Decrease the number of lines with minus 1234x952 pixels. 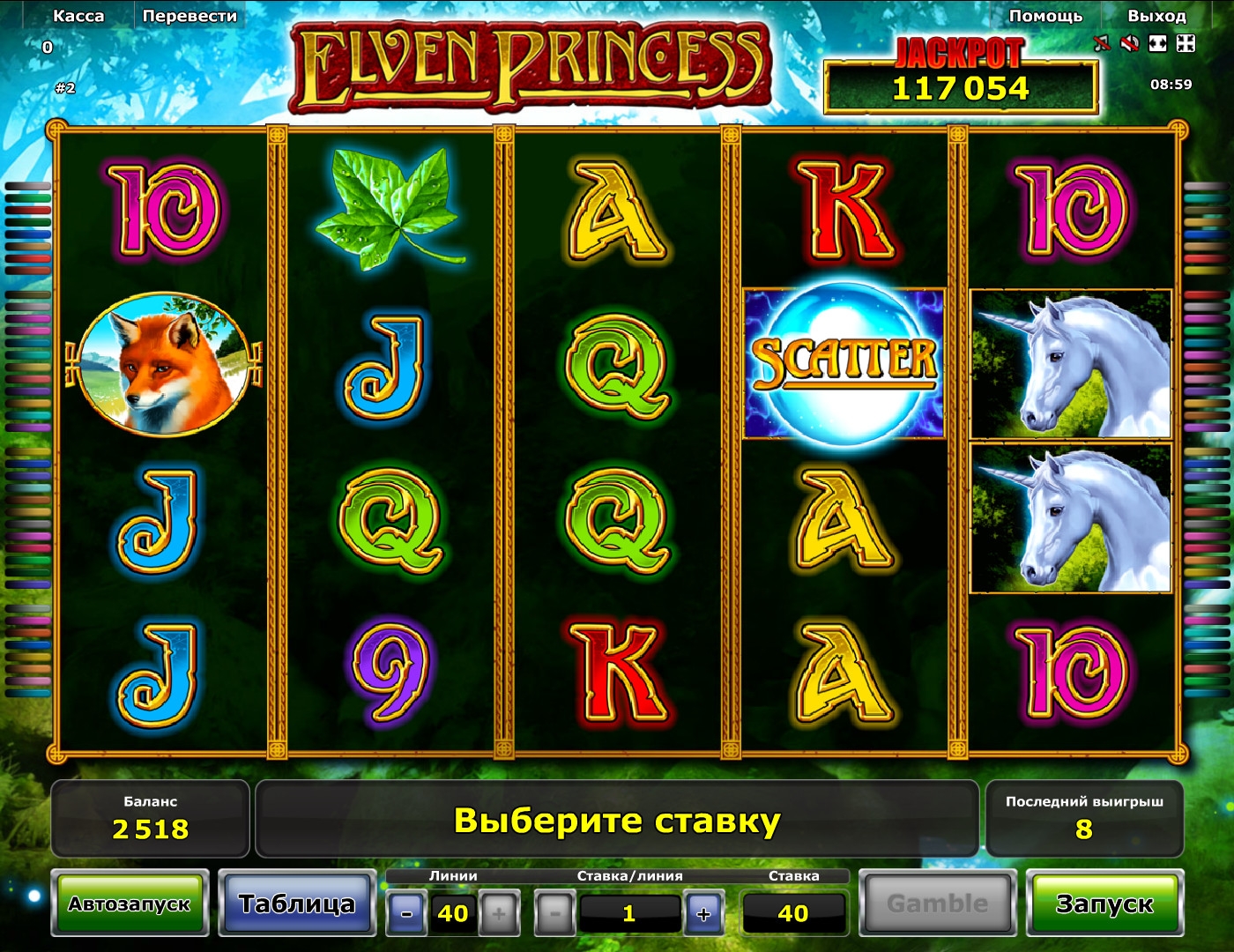(406, 913)
